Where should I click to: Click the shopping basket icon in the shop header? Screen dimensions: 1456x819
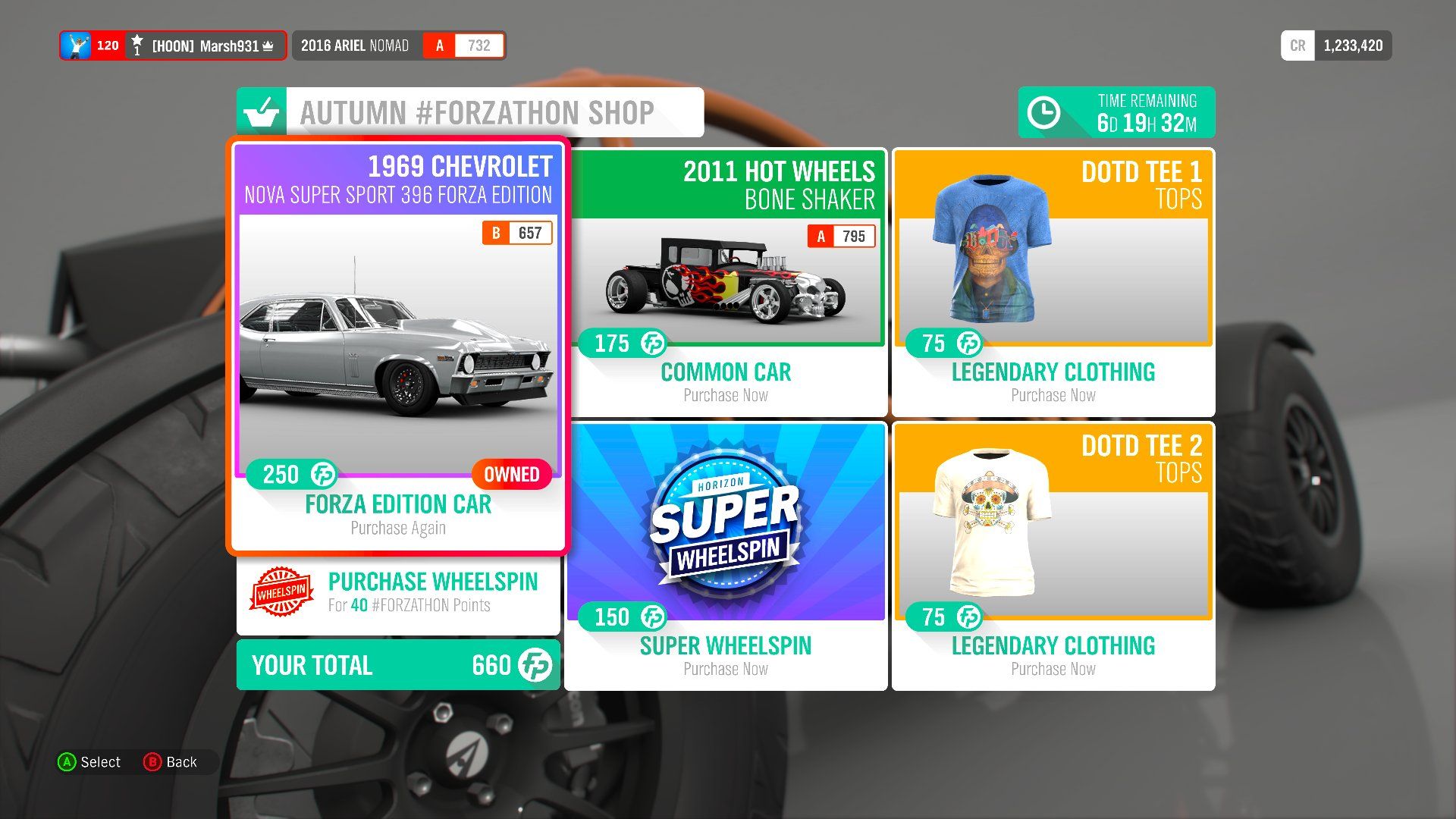[x=262, y=112]
